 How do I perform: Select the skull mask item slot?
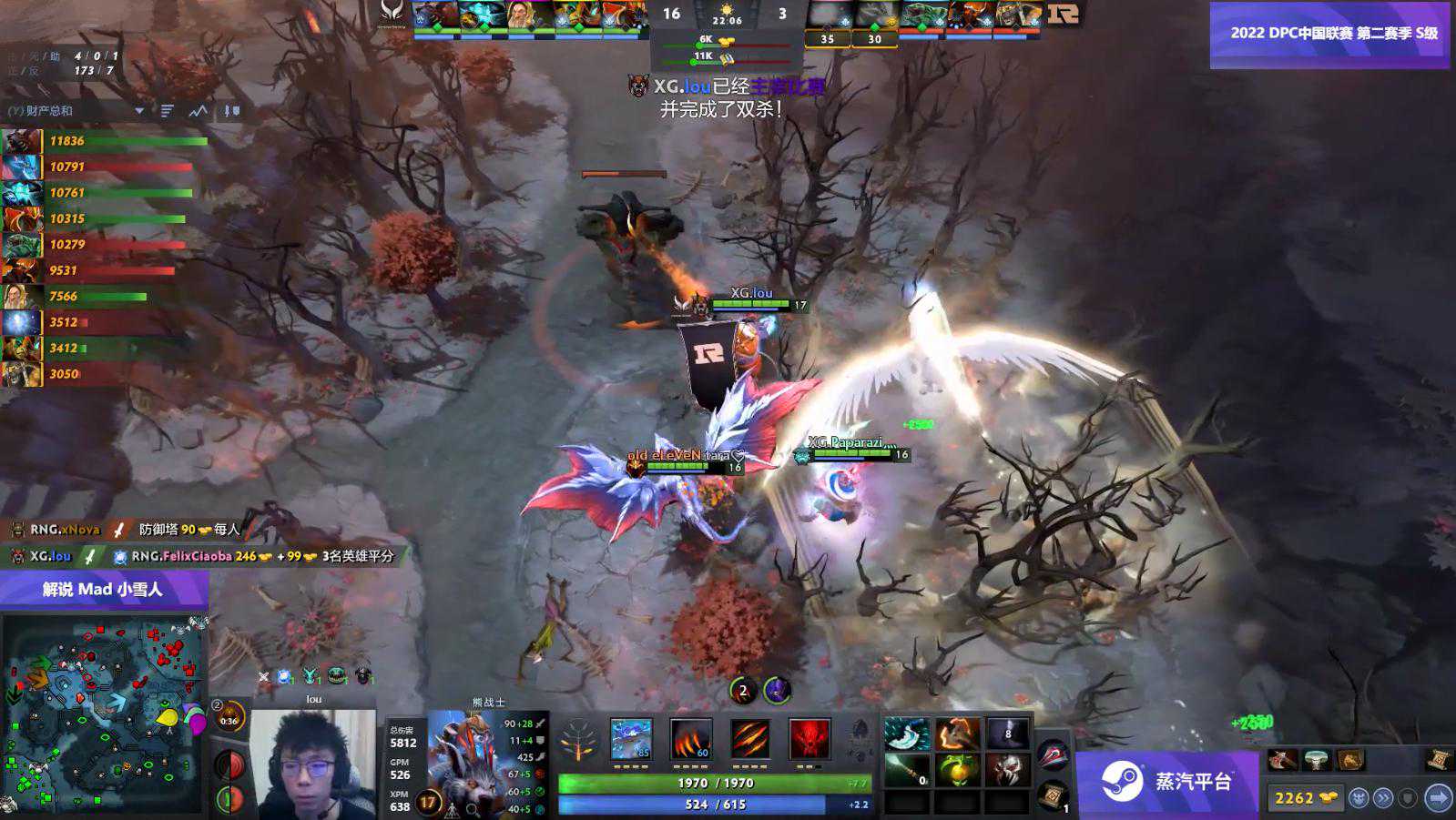pyautogui.click(x=1006, y=770)
